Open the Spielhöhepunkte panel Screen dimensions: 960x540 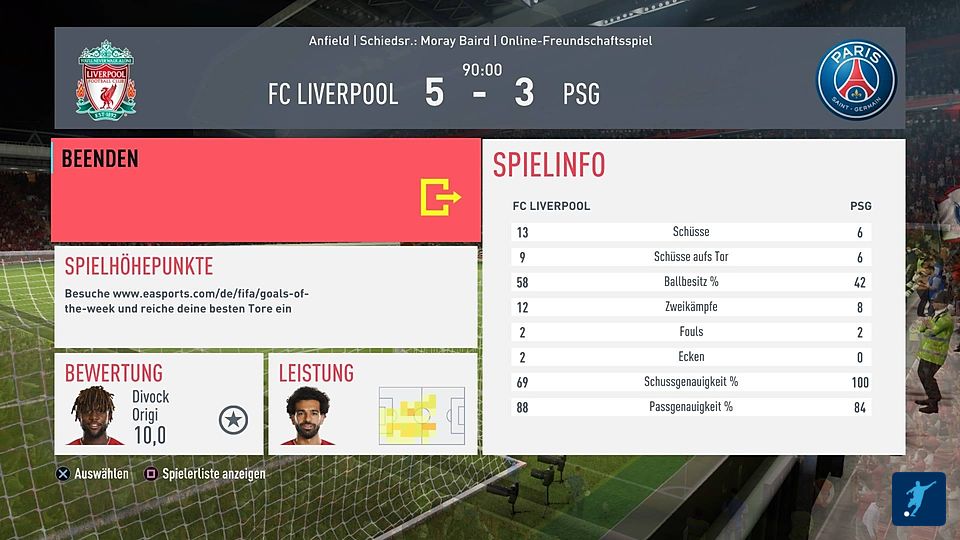pos(265,296)
